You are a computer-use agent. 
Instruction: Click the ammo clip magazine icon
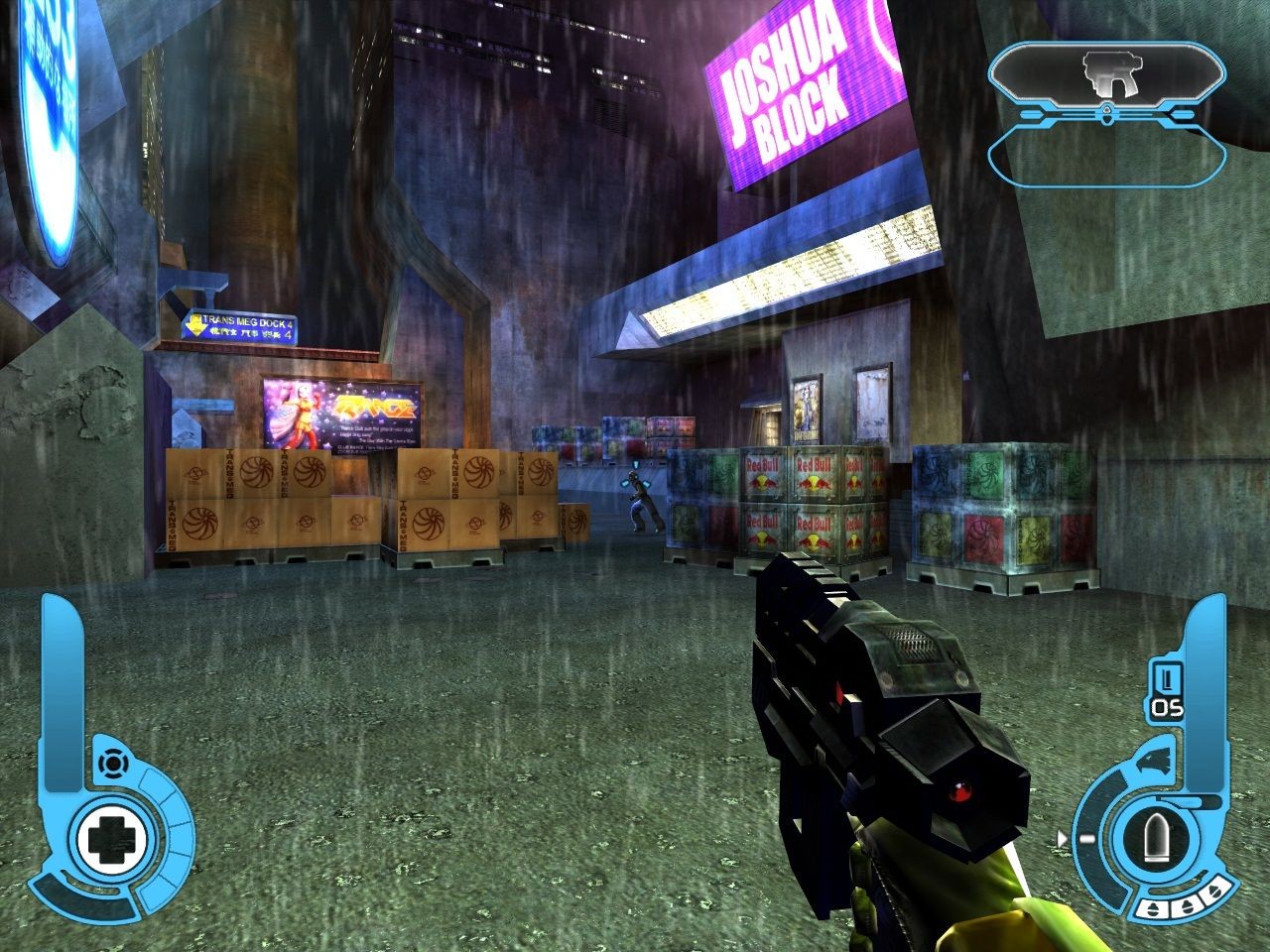coord(1167,679)
